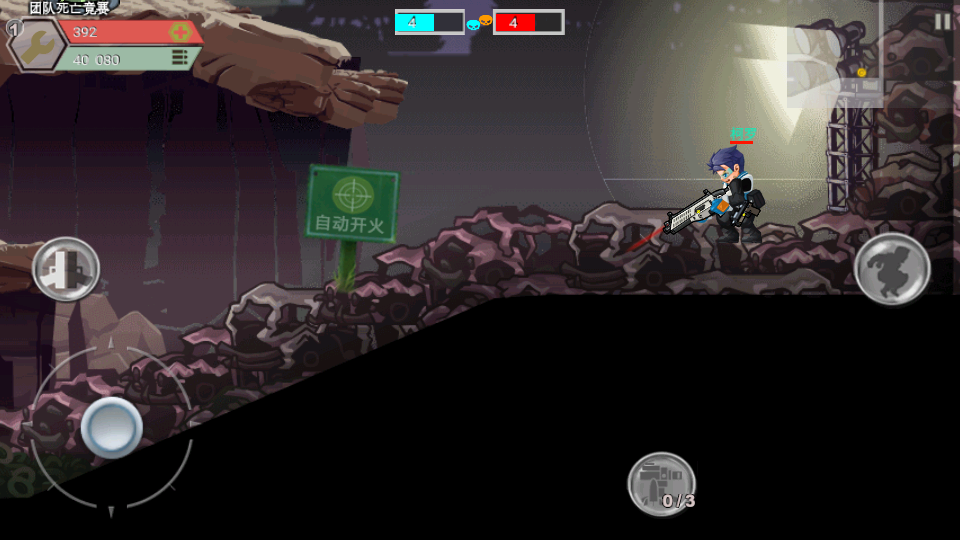Pause the game with the pause button
Screen dimensions: 960x540
tap(942, 21)
